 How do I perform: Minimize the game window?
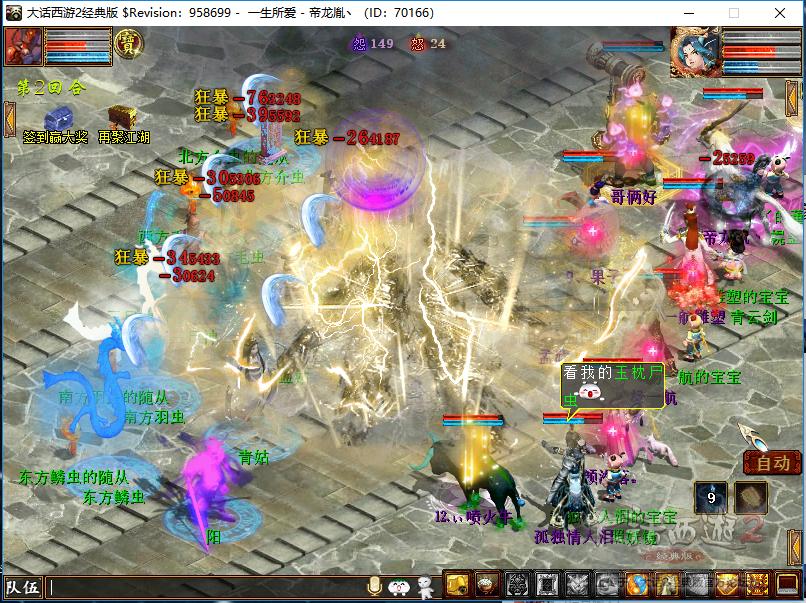[x=688, y=13]
